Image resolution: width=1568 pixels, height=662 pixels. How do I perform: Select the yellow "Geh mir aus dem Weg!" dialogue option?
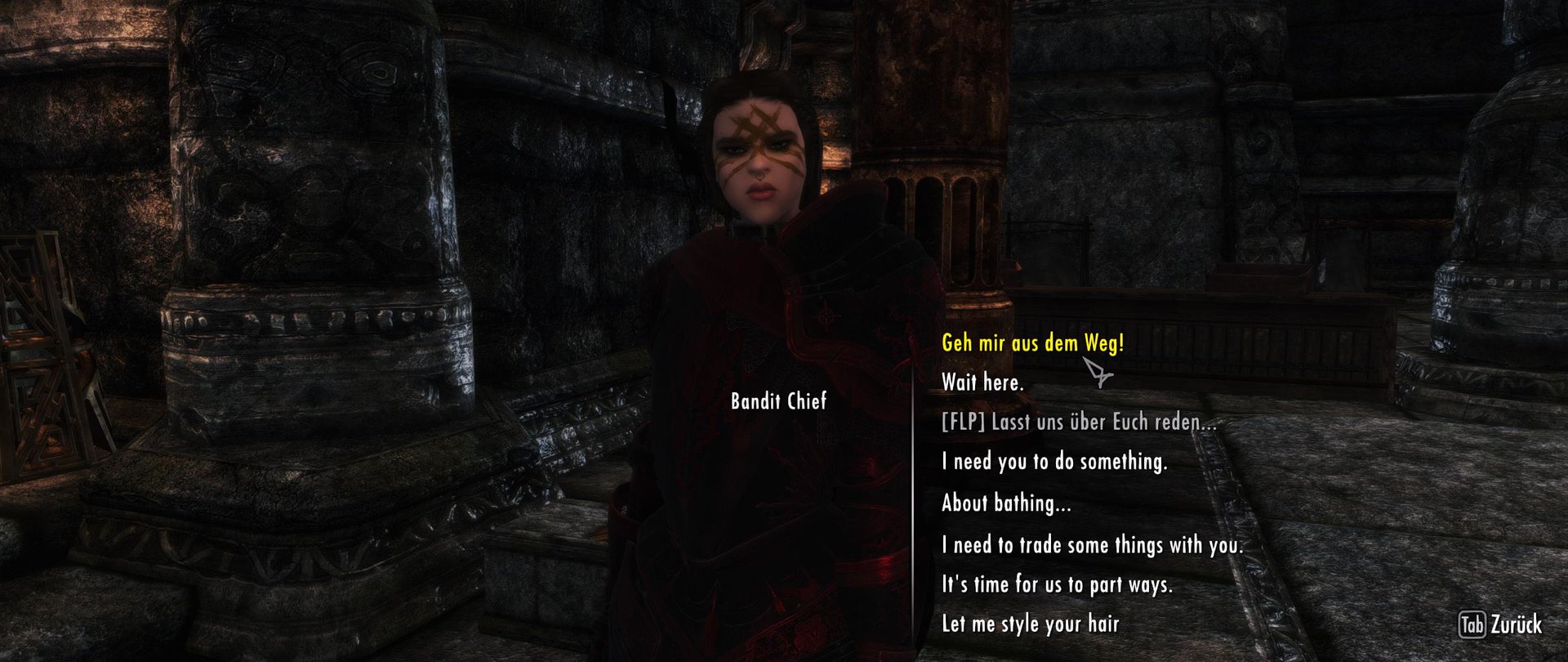coord(1033,344)
